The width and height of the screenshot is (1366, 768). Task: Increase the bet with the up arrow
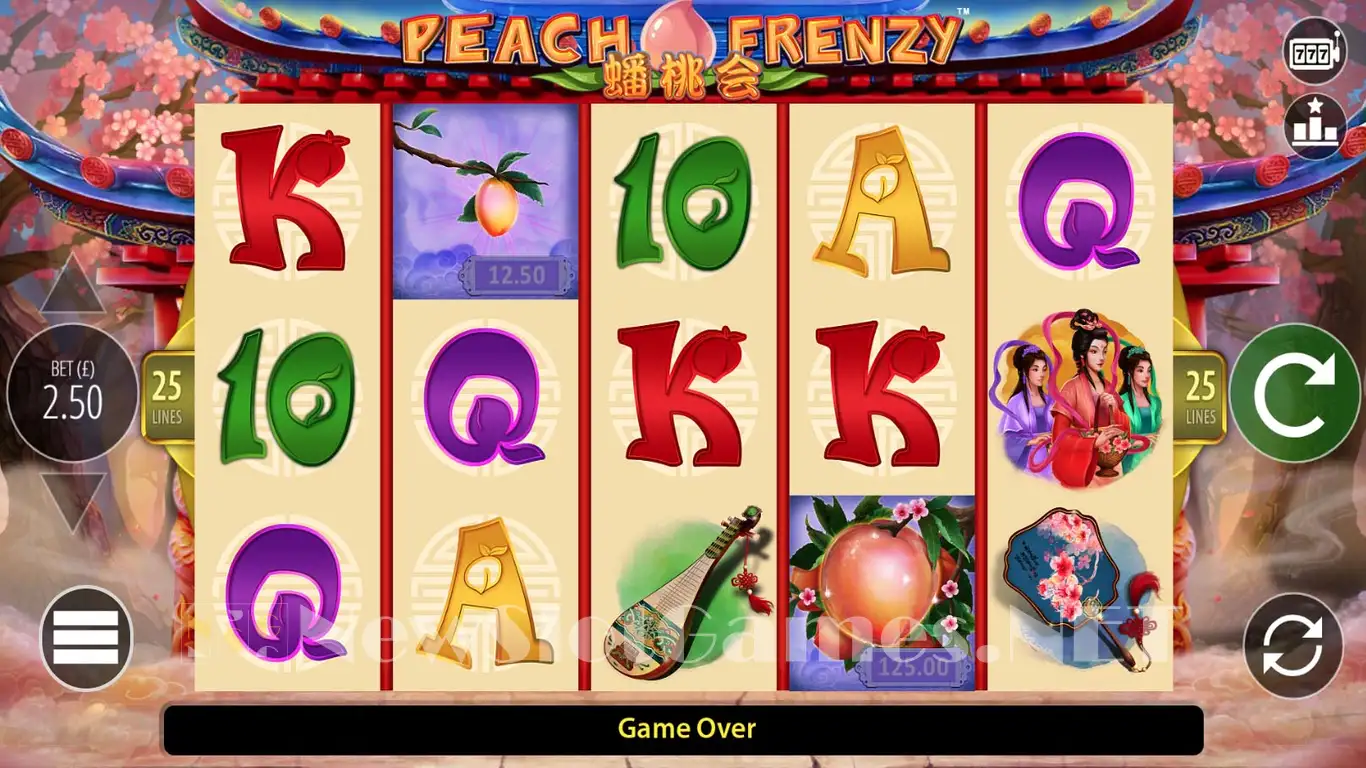(x=72, y=286)
